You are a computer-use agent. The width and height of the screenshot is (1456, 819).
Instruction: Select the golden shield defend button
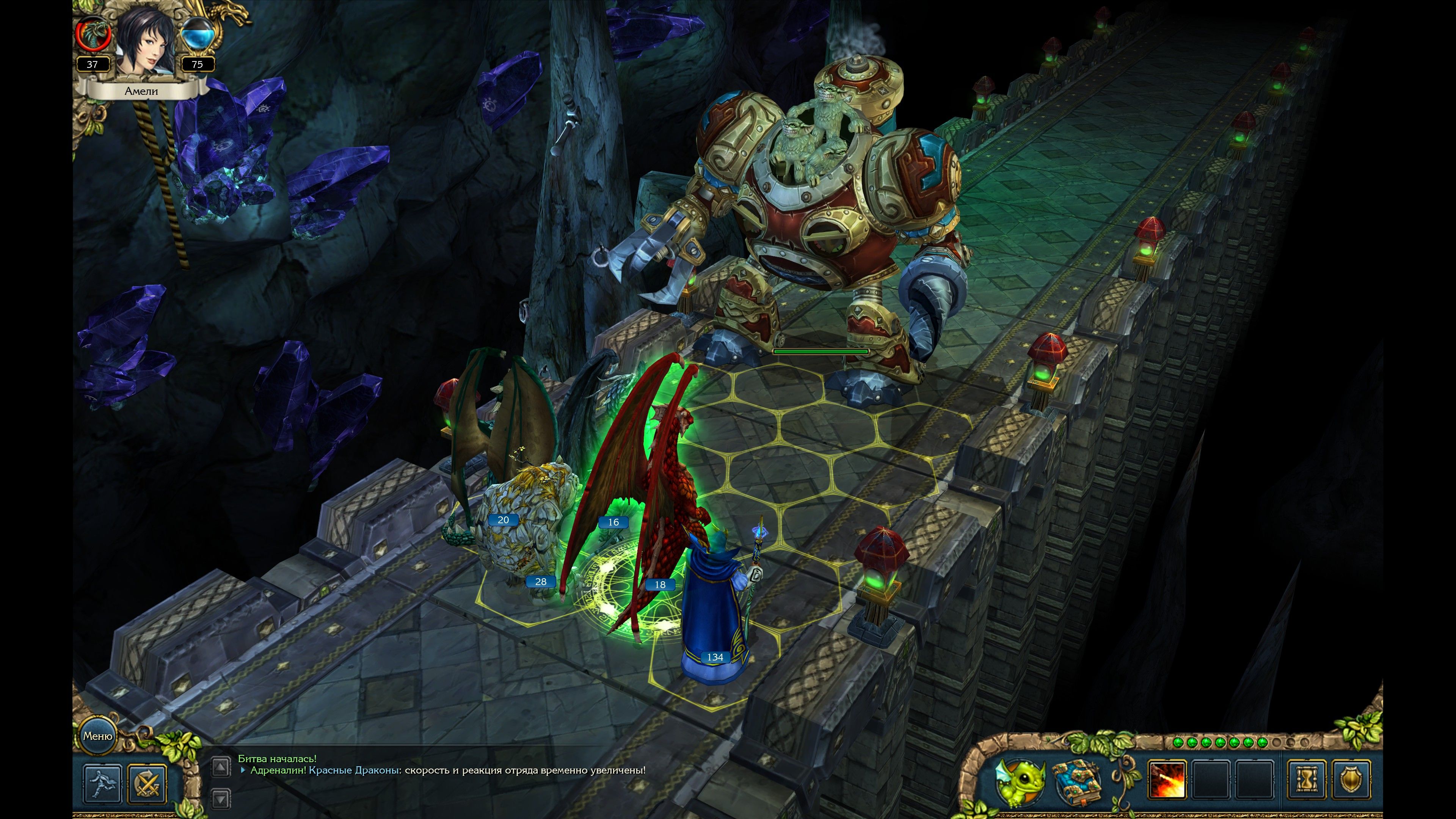tap(1351, 781)
